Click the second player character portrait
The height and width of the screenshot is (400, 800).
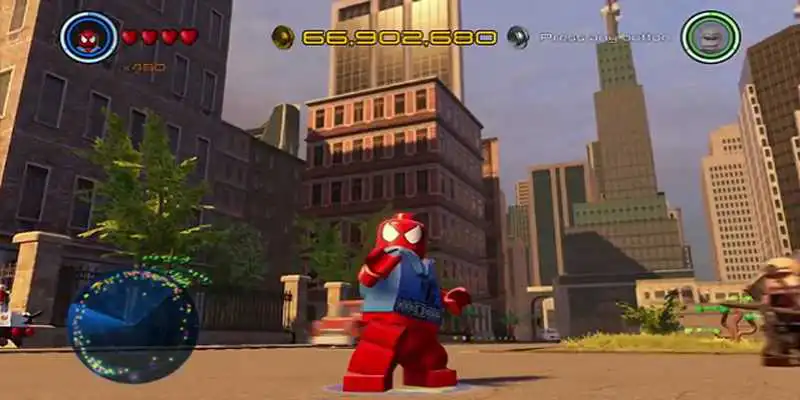coord(710,37)
